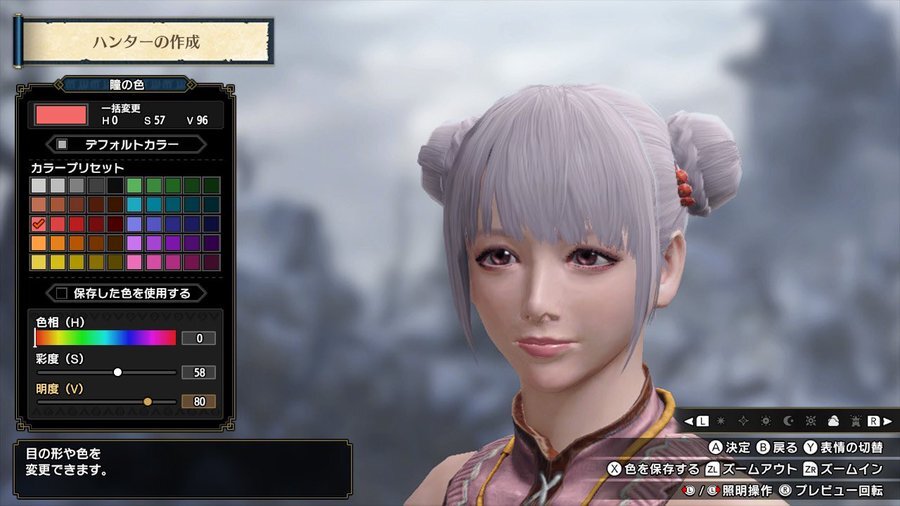Switch to the crescent moon lighting icon
The width and height of the screenshot is (900, 506).
pos(789,421)
